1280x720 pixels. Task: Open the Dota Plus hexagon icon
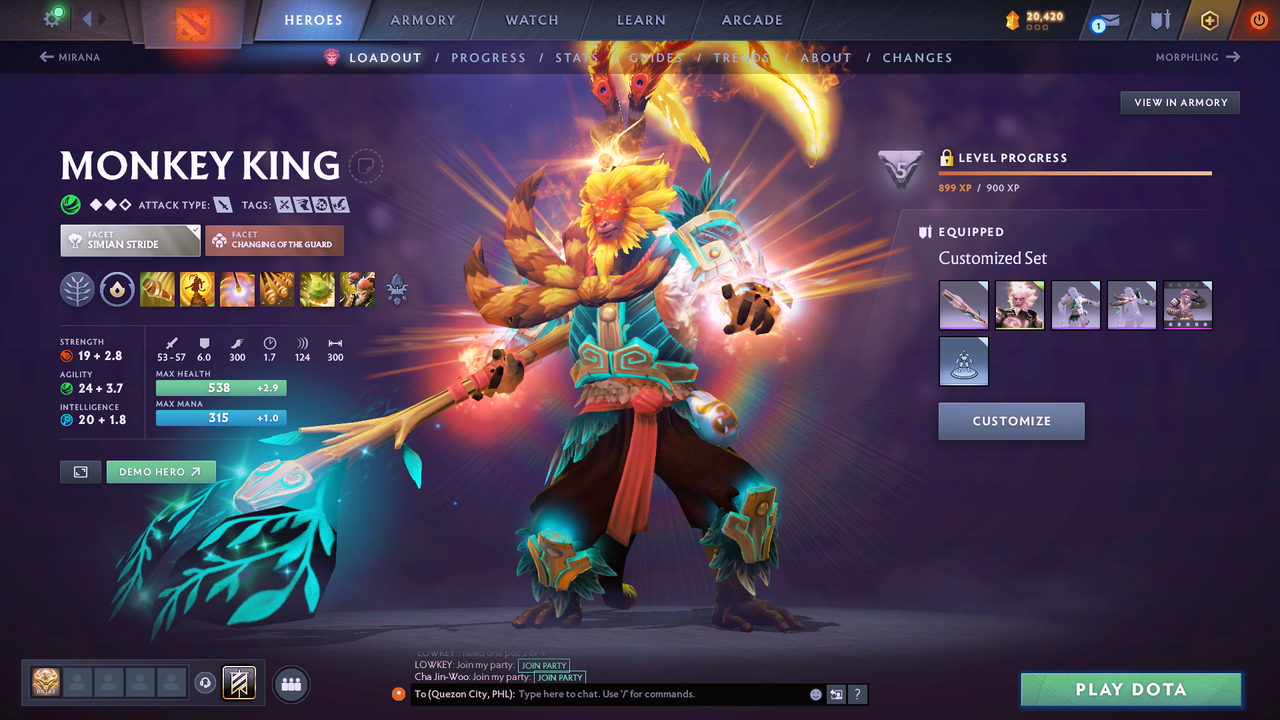pyautogui.click(x=1209, y=19)
